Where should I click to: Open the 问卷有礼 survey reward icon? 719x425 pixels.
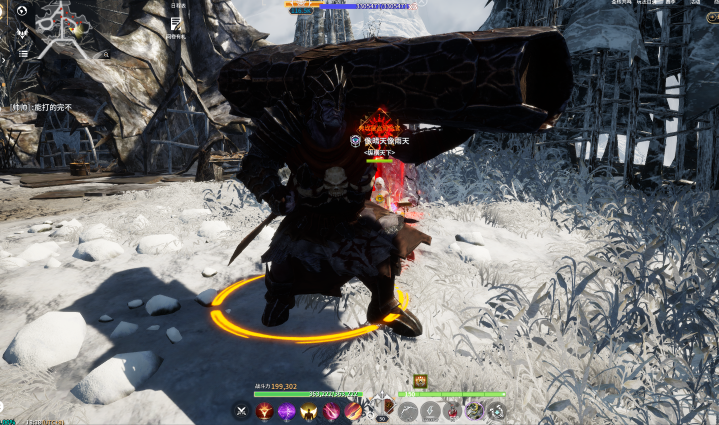[176, 24]
